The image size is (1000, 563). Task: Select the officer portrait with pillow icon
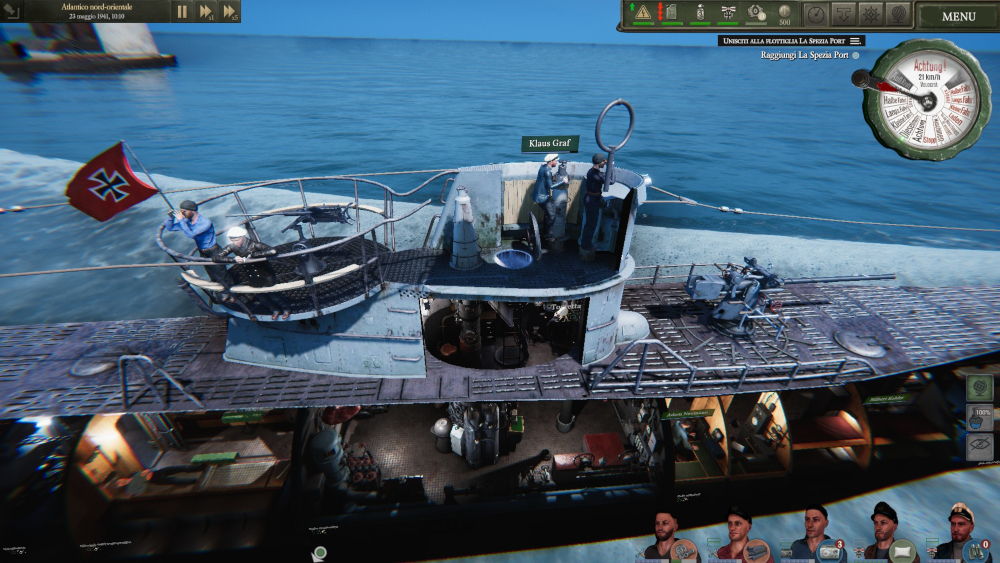click(x=884, y=534)
